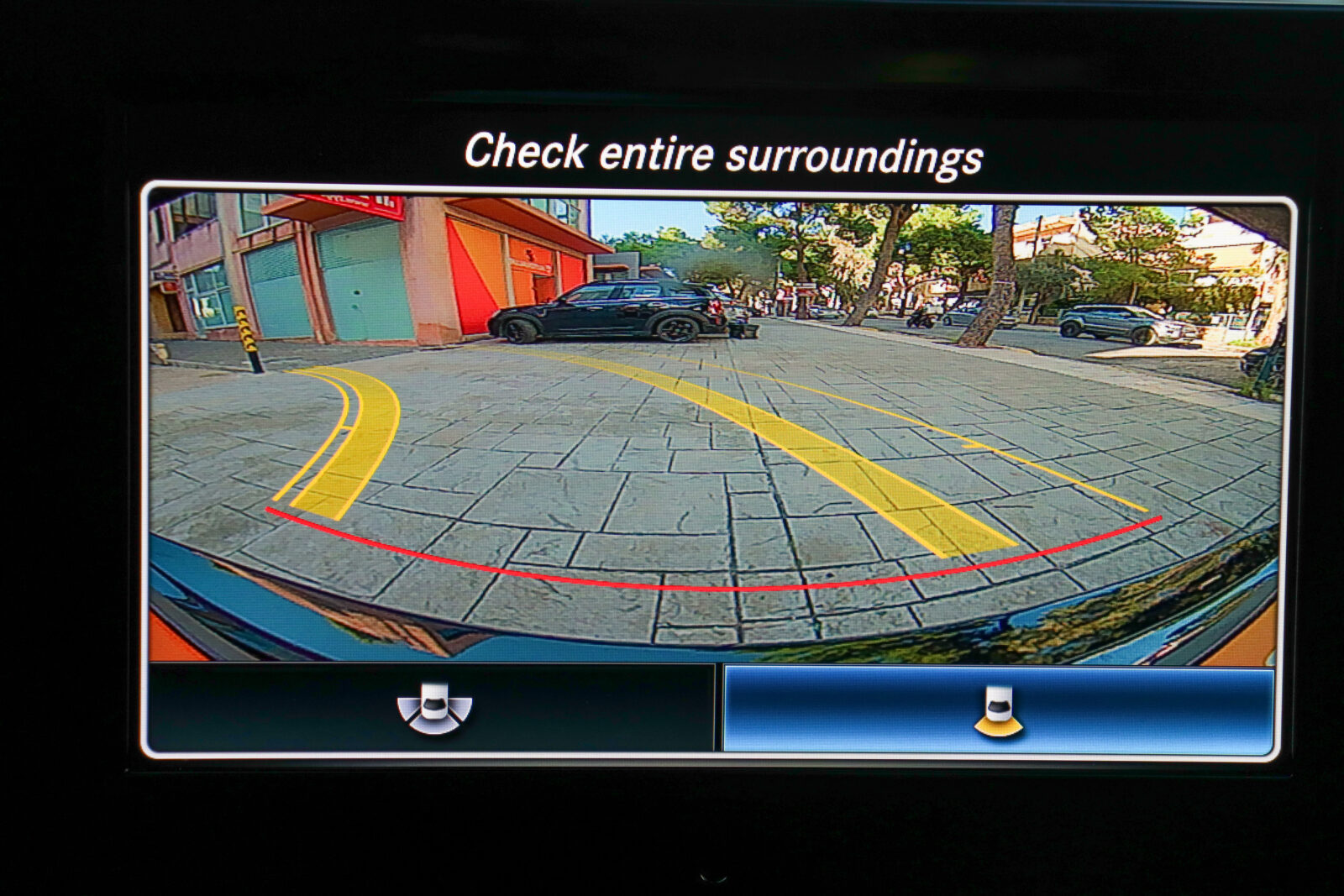Select the wide-angle surround camera view button
Viewport: 1344px width, 896px height.
coord(433,708)
